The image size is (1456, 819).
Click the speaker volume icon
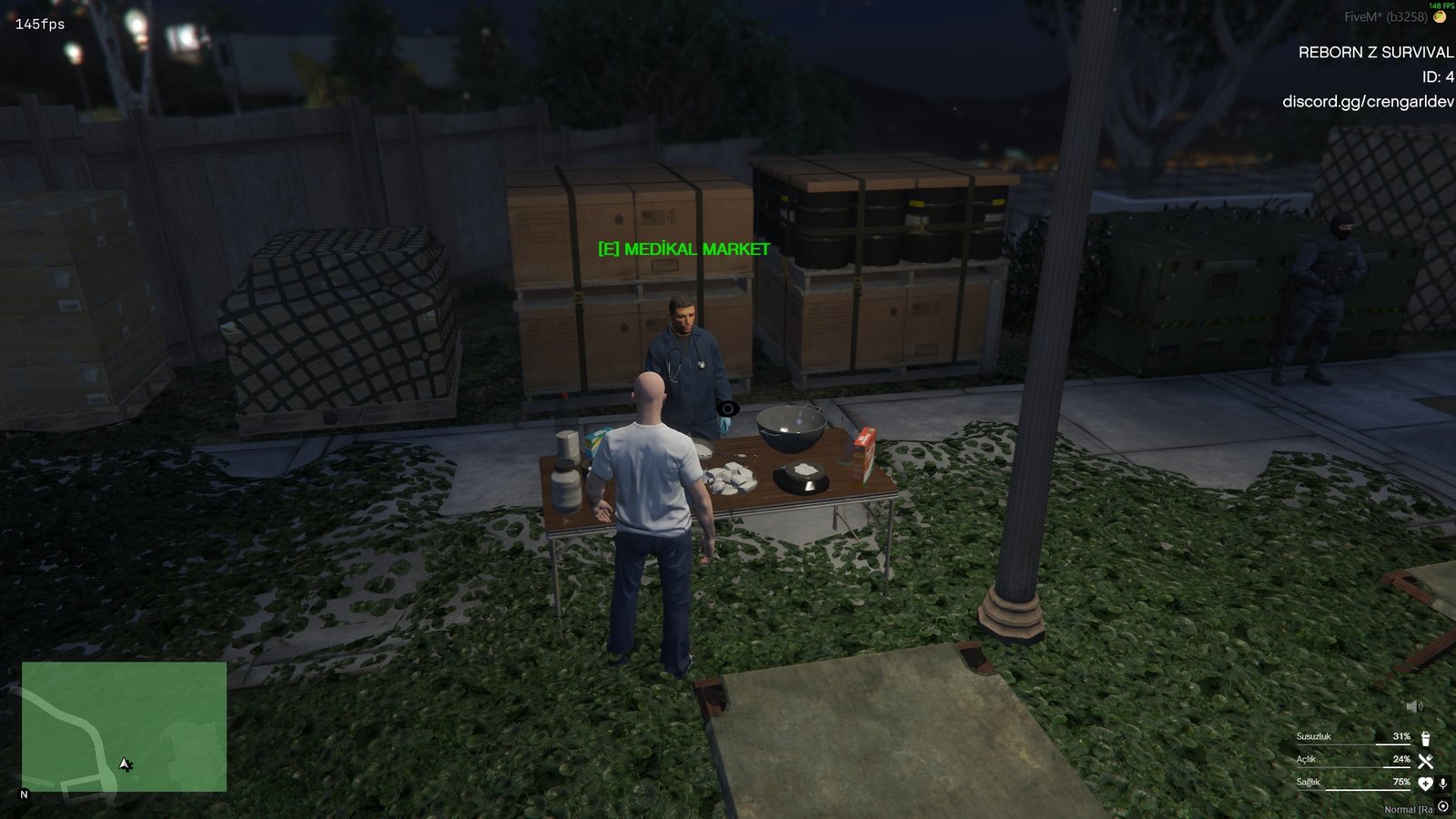[1414, 707]
